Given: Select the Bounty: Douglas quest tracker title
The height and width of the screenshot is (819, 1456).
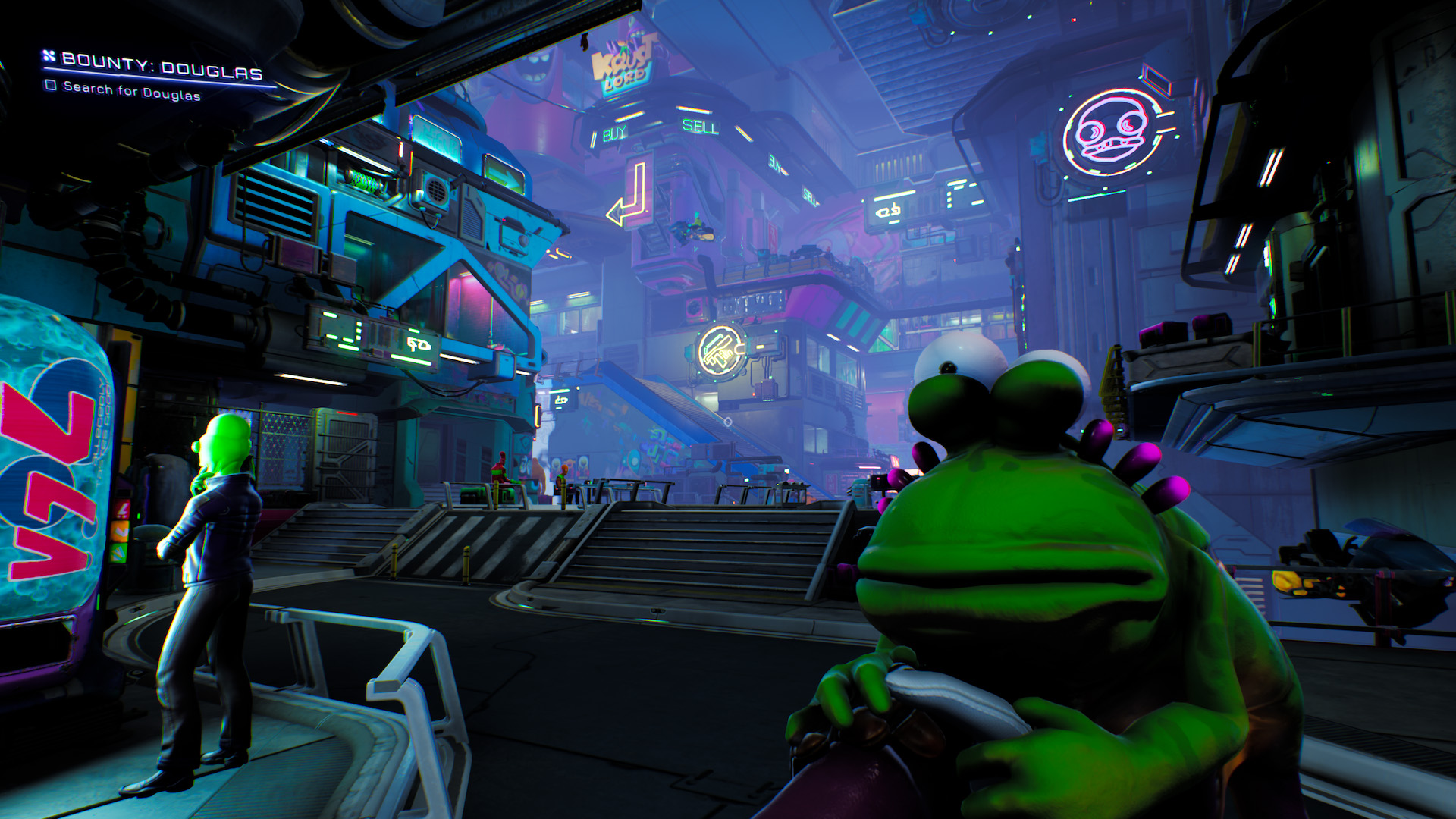Looking at the screenshot, I should point(162,65).
